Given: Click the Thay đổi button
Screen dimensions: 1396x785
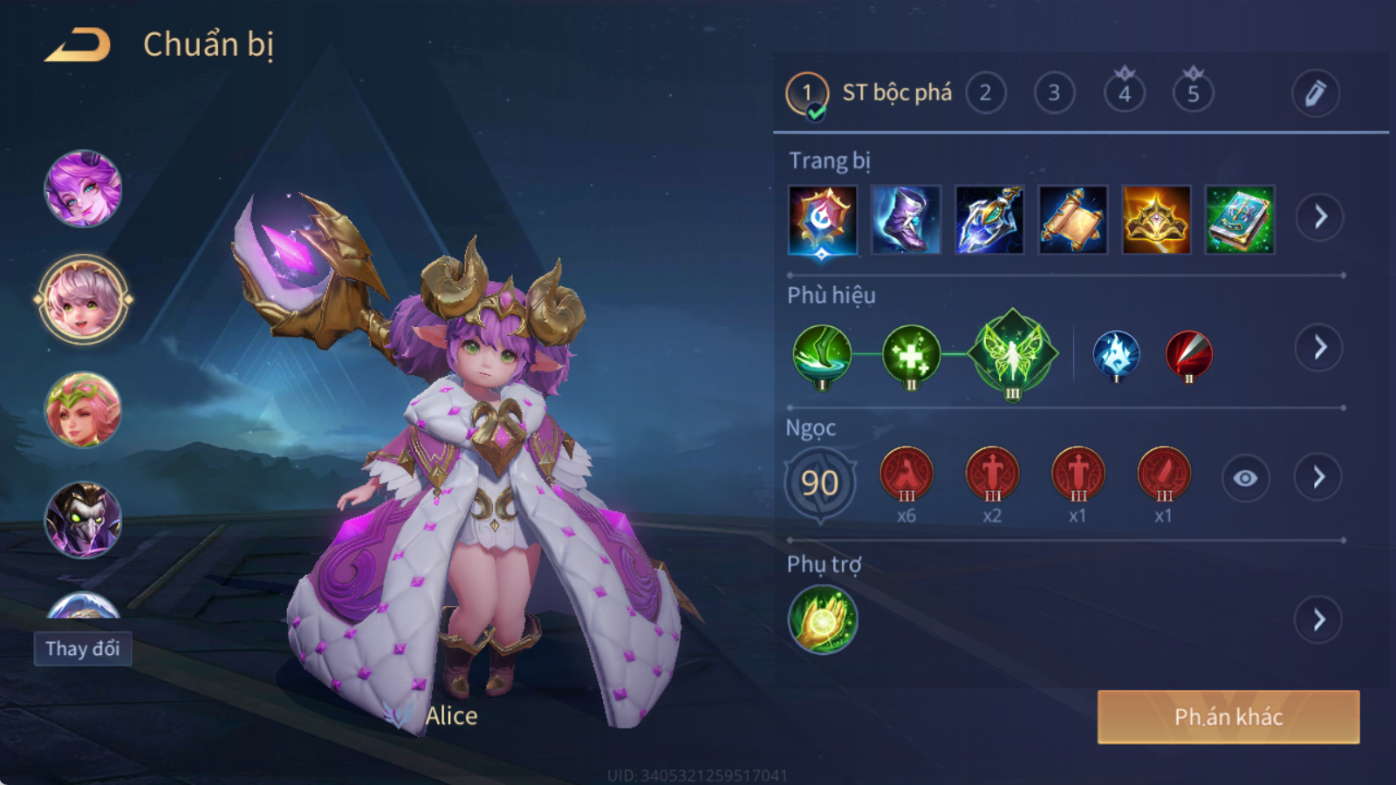Looking at the screenshot, I should pyautogui.click(x=83, y=648).
